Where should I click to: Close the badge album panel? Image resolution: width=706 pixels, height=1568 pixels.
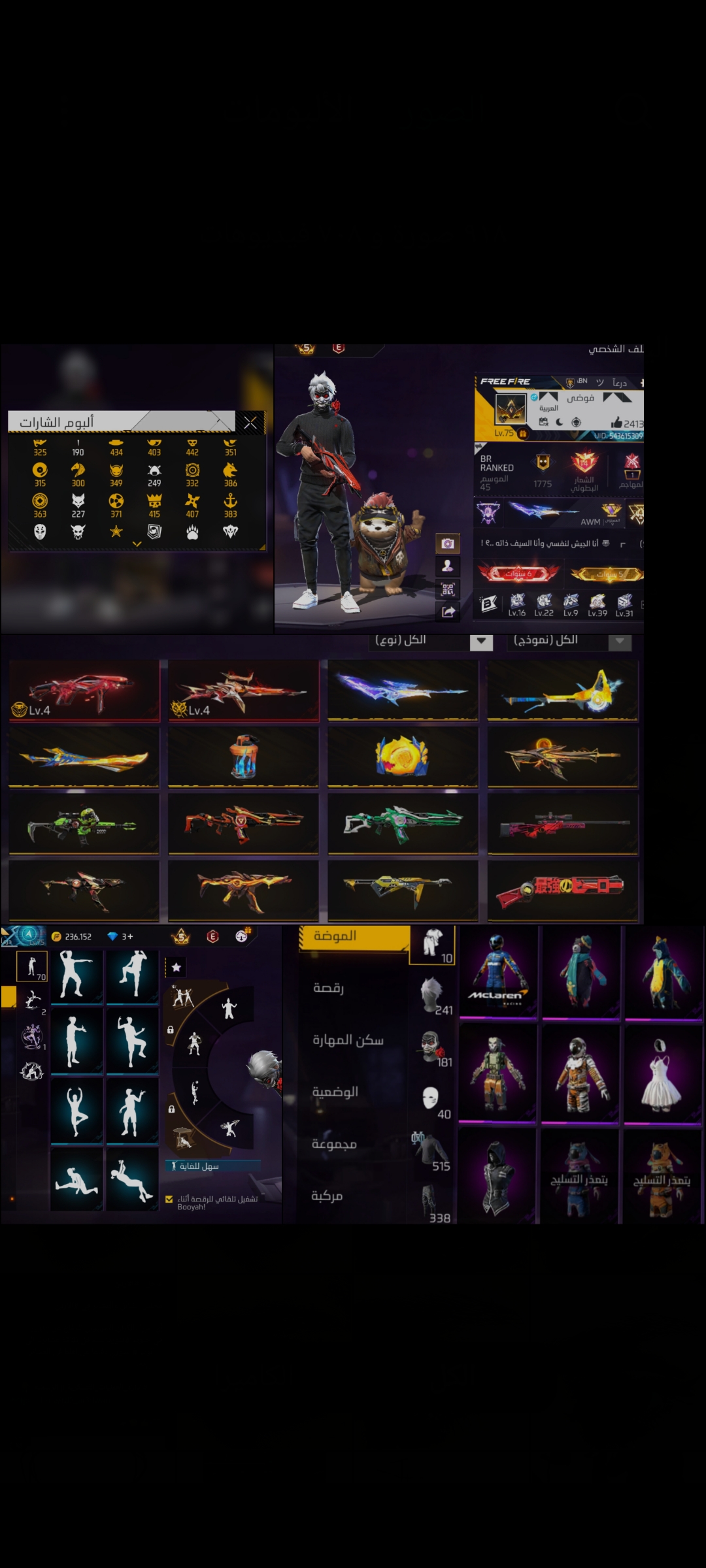pos(250,423)
